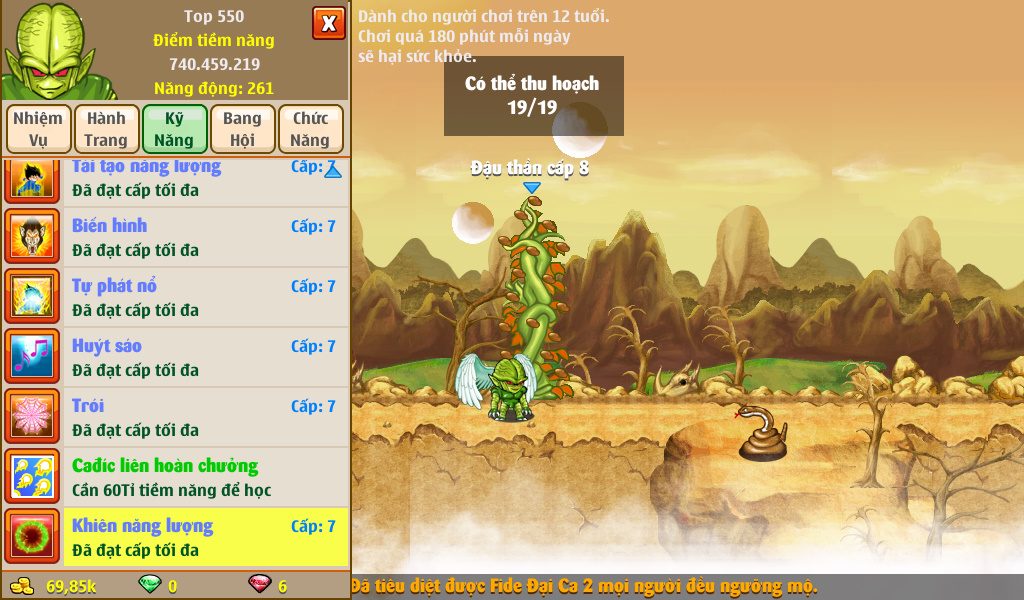Click the blue scroll-up arrow in skill list
The image size is (1024, 600).
pos(333,171)
